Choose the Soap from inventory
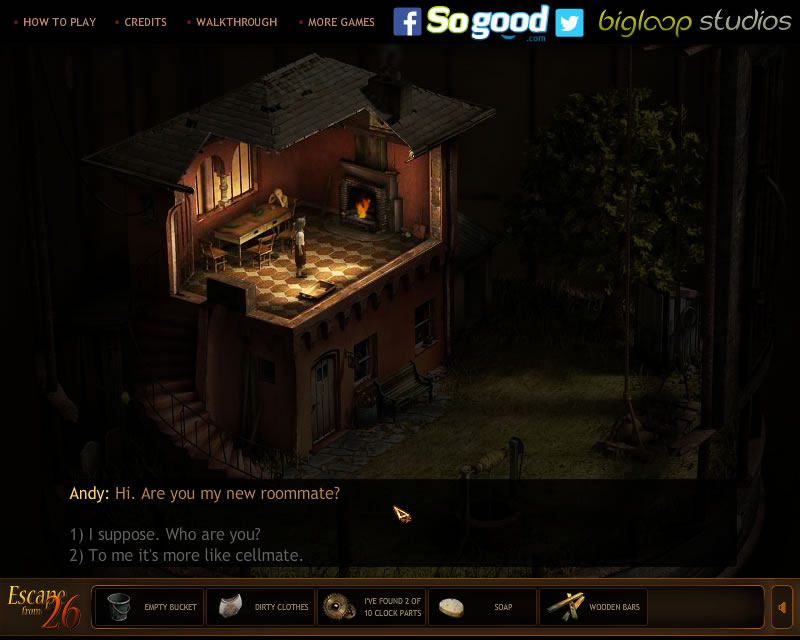 [x=484, y=607]
